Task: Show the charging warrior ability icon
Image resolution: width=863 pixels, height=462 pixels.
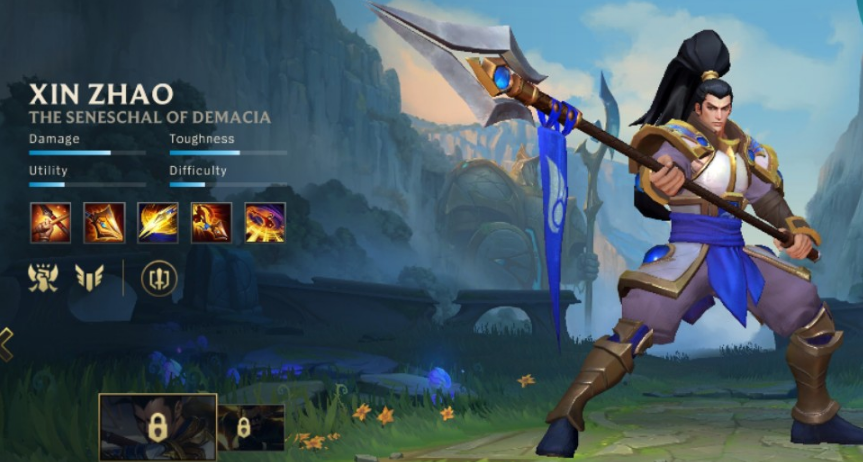Action: tap(211, 222)
